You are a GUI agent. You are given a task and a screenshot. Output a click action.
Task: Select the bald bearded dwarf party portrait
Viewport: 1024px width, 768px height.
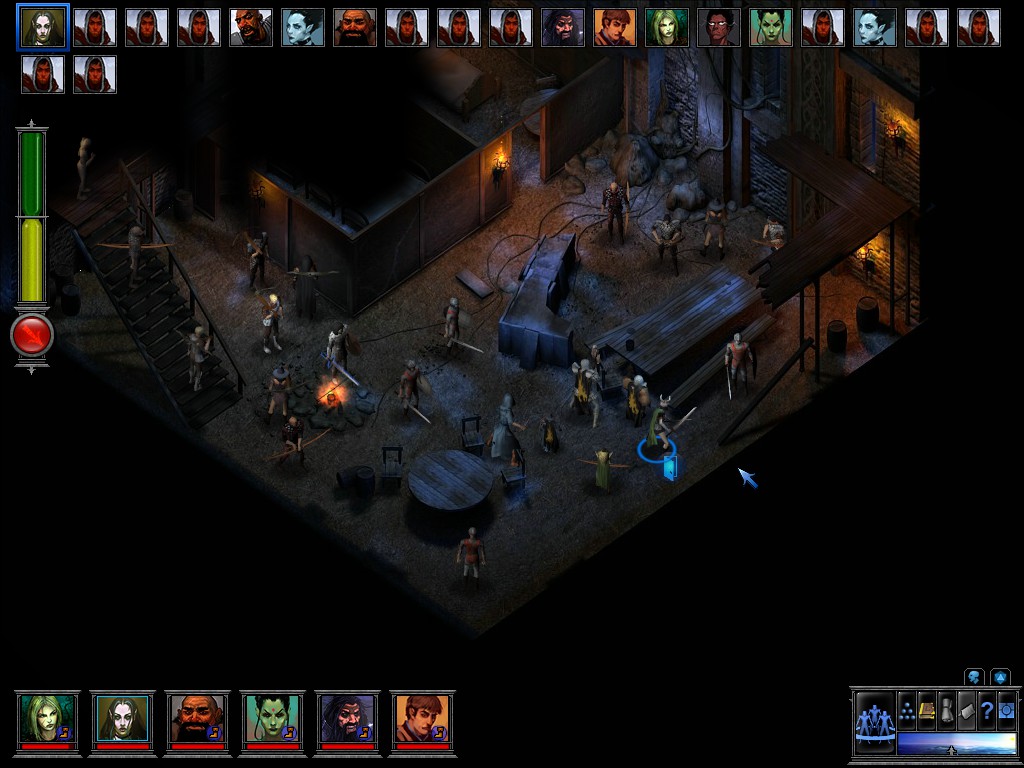tap(197, 718)
